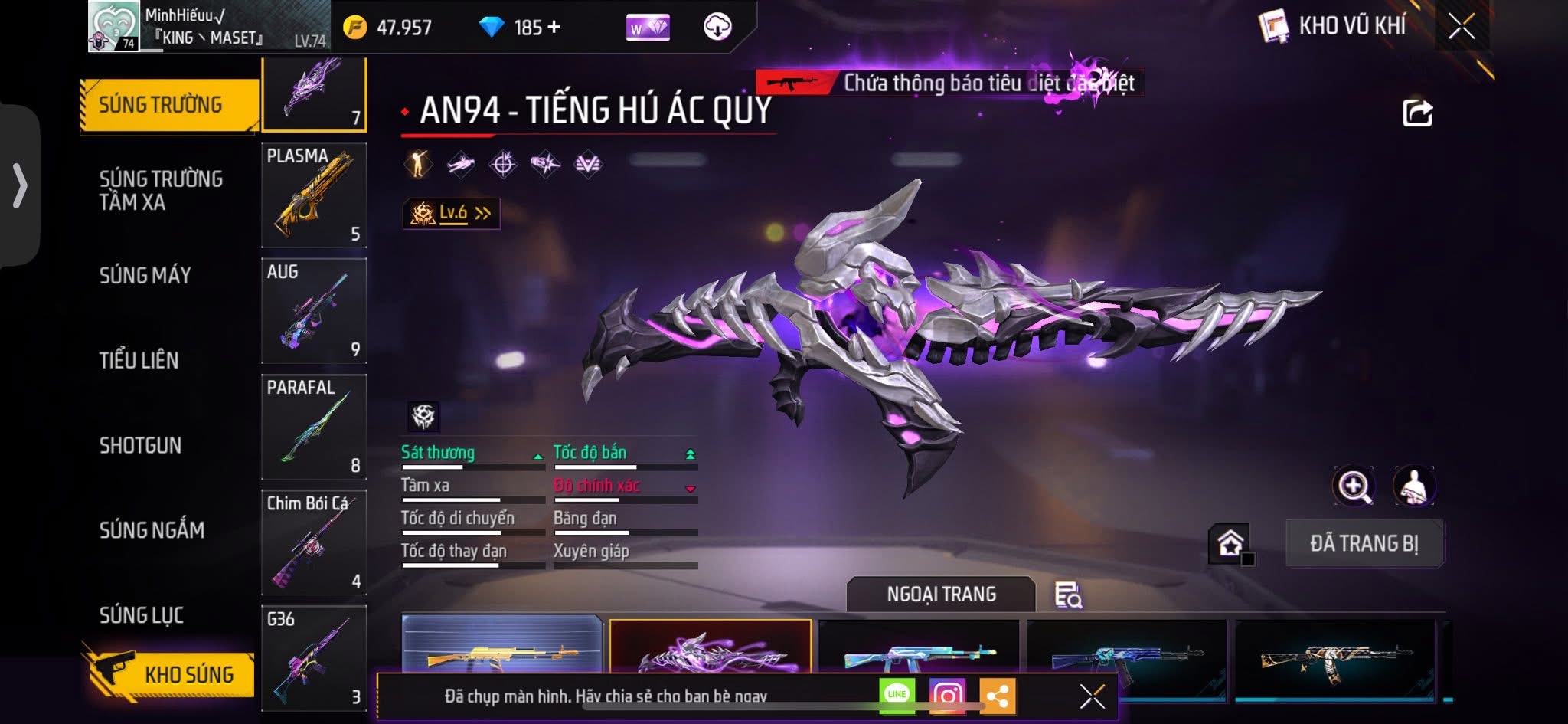Add diamonds with the plus button
The image size is (1568, 724).
[554, 28]
